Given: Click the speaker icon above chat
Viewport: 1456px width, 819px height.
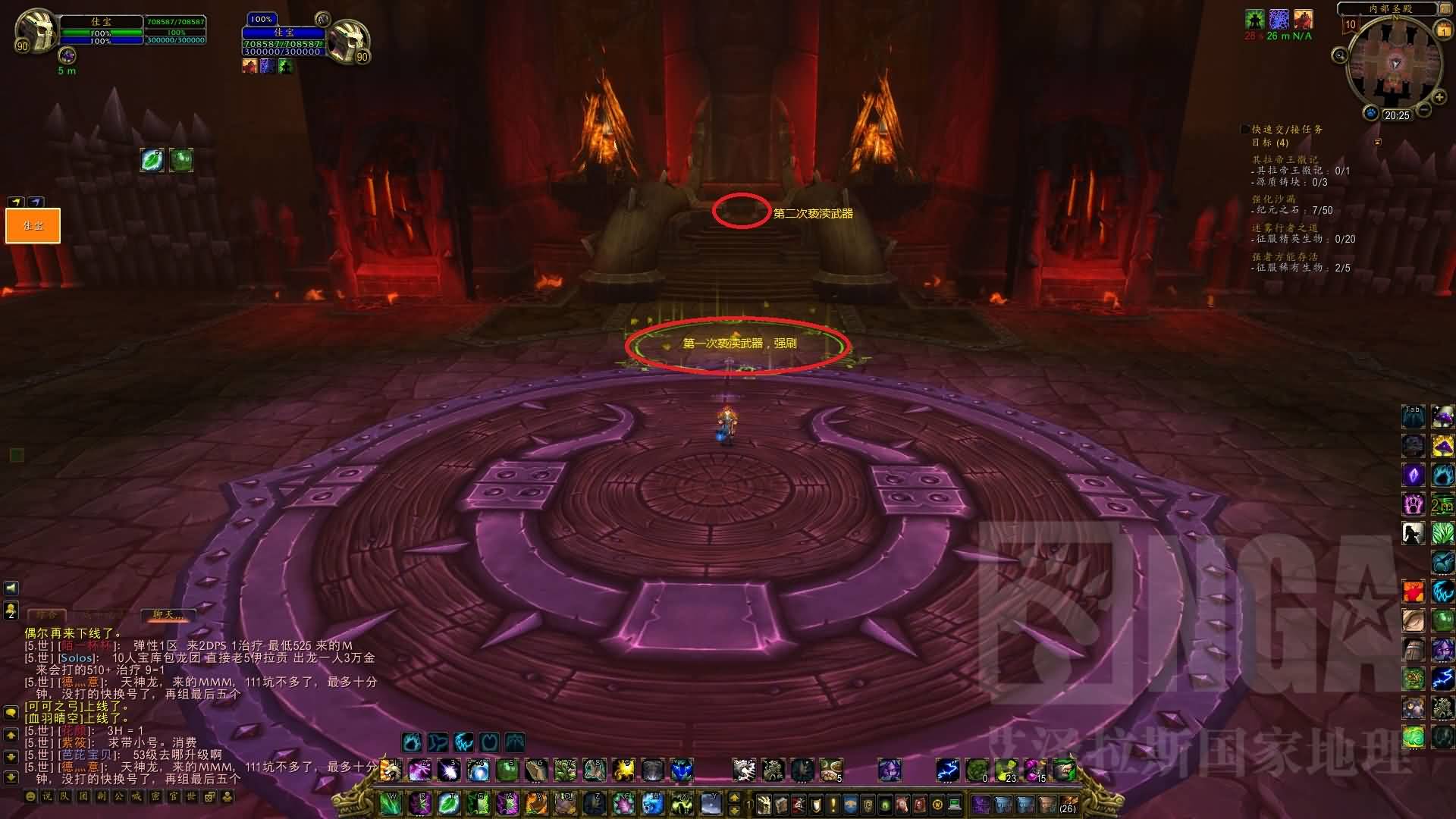Looking at the screenshot, I should pos(11,588).
